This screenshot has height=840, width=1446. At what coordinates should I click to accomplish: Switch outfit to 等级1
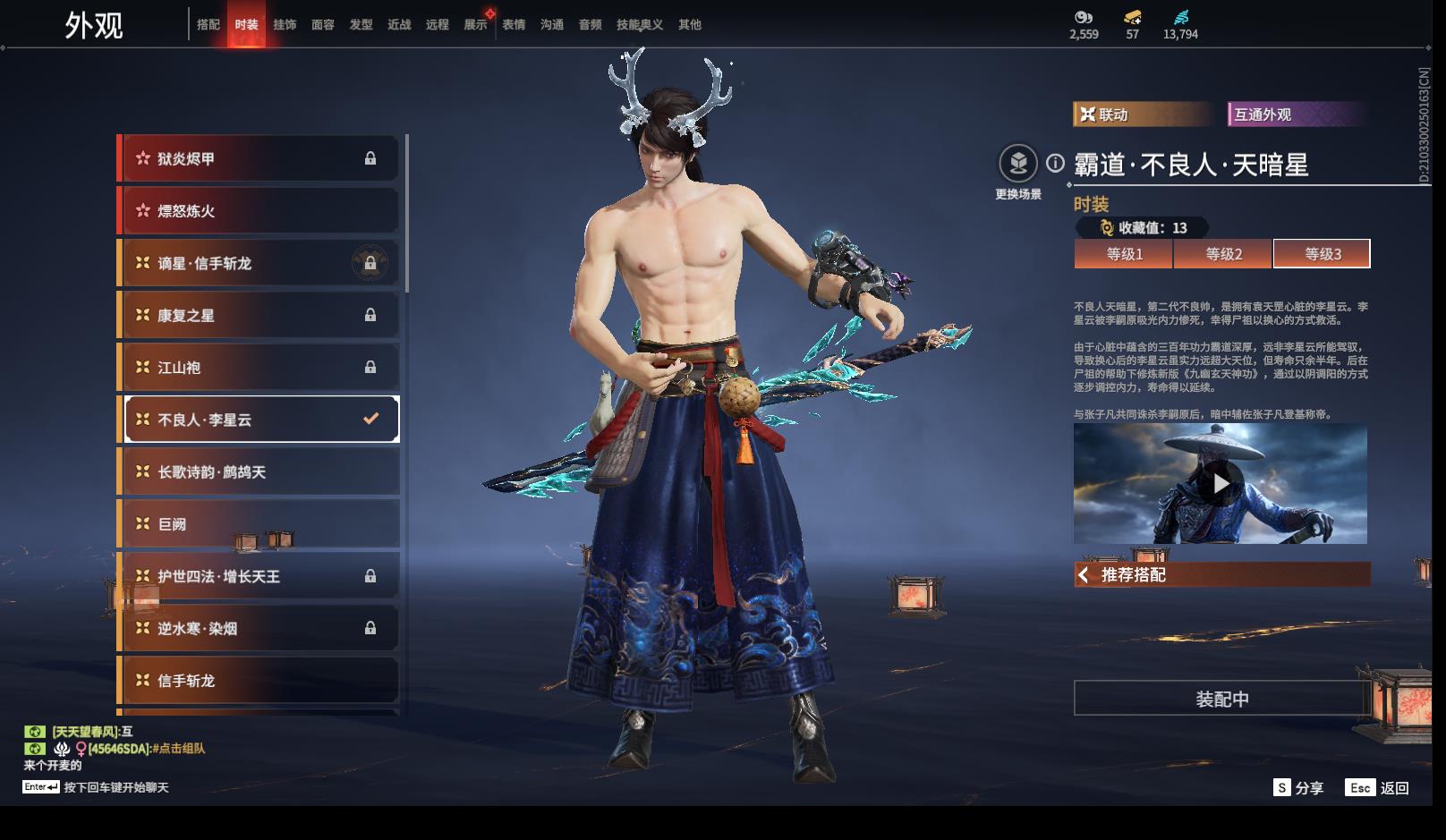pyautogui.click(x=1124, y=254)
